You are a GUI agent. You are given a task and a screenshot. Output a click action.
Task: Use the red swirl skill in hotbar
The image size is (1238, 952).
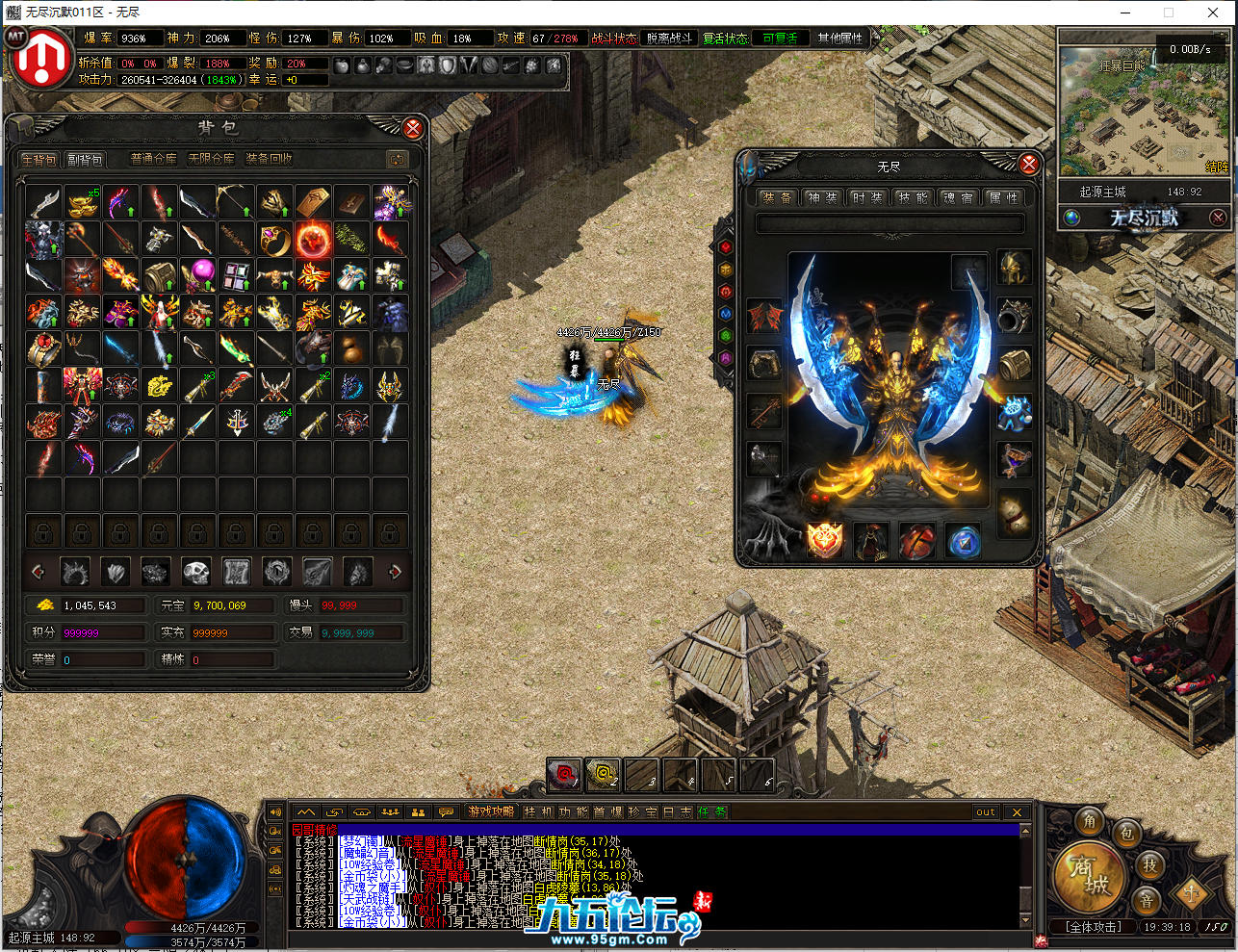coord(564,774)
